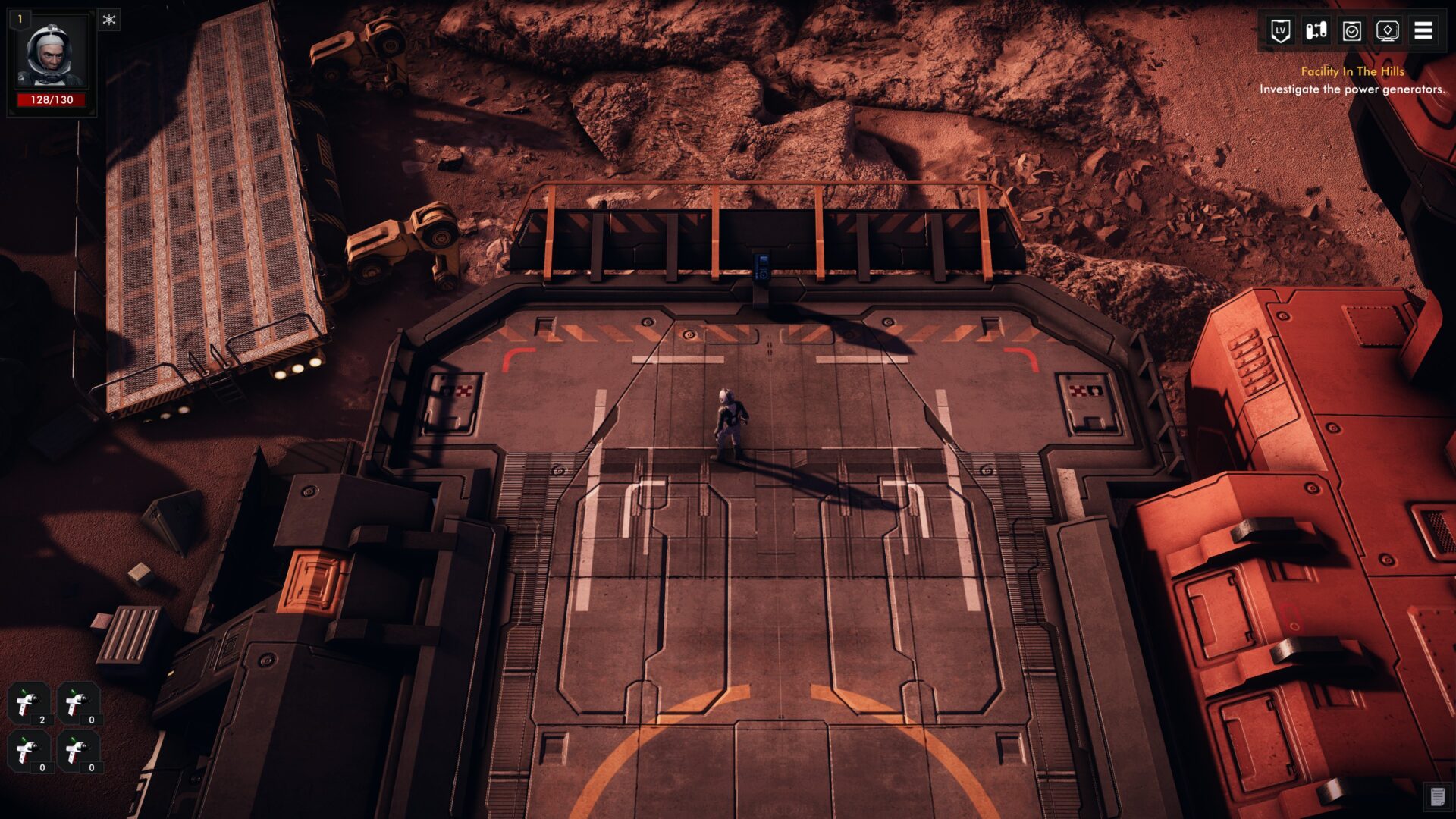
Task: Open the monitor map screen icon
Action: click(x=1387, y=31)
